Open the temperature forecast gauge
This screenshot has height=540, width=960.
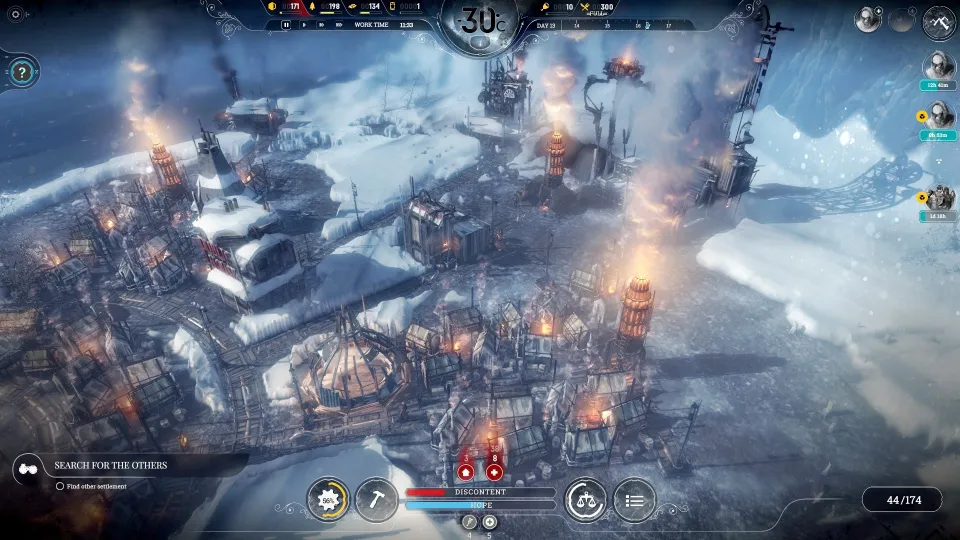click(x=480, y=22)
